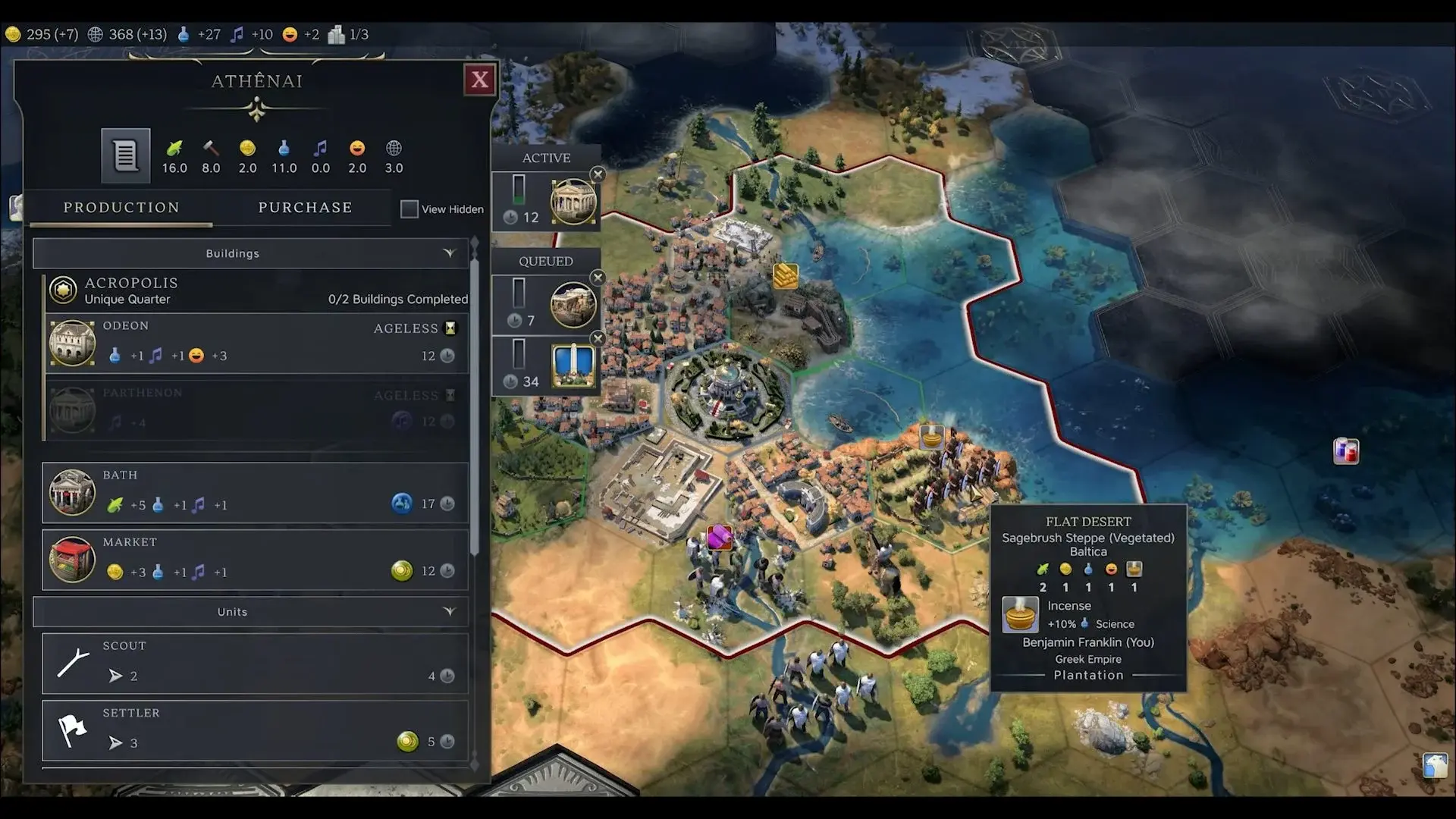The height and width of the screenshot is (819, 1456).
Task: Choose the Odeon building to produce
Action: tap(255, 343)
